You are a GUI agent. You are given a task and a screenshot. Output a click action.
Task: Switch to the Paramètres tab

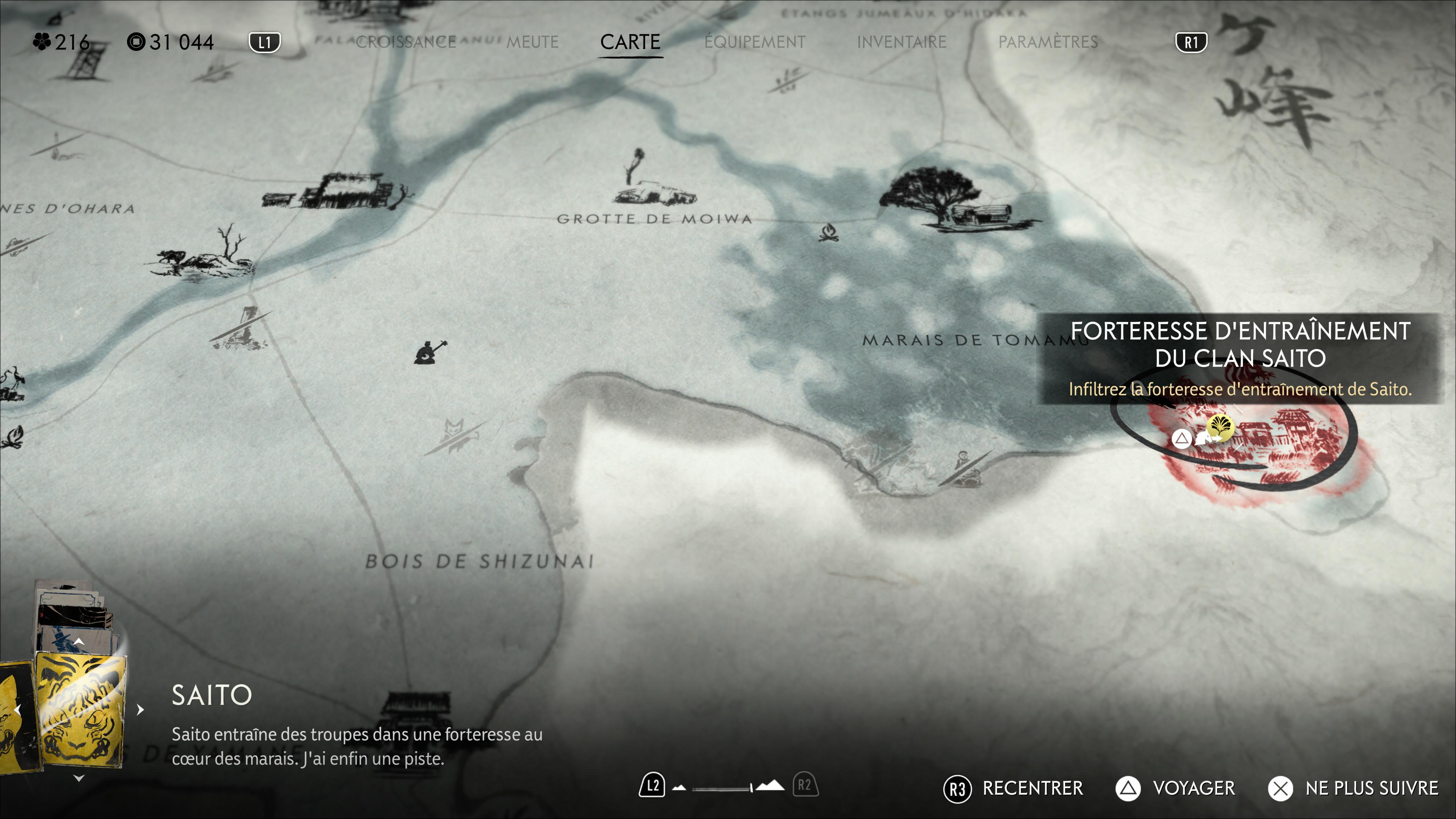tap(1048, 42)
